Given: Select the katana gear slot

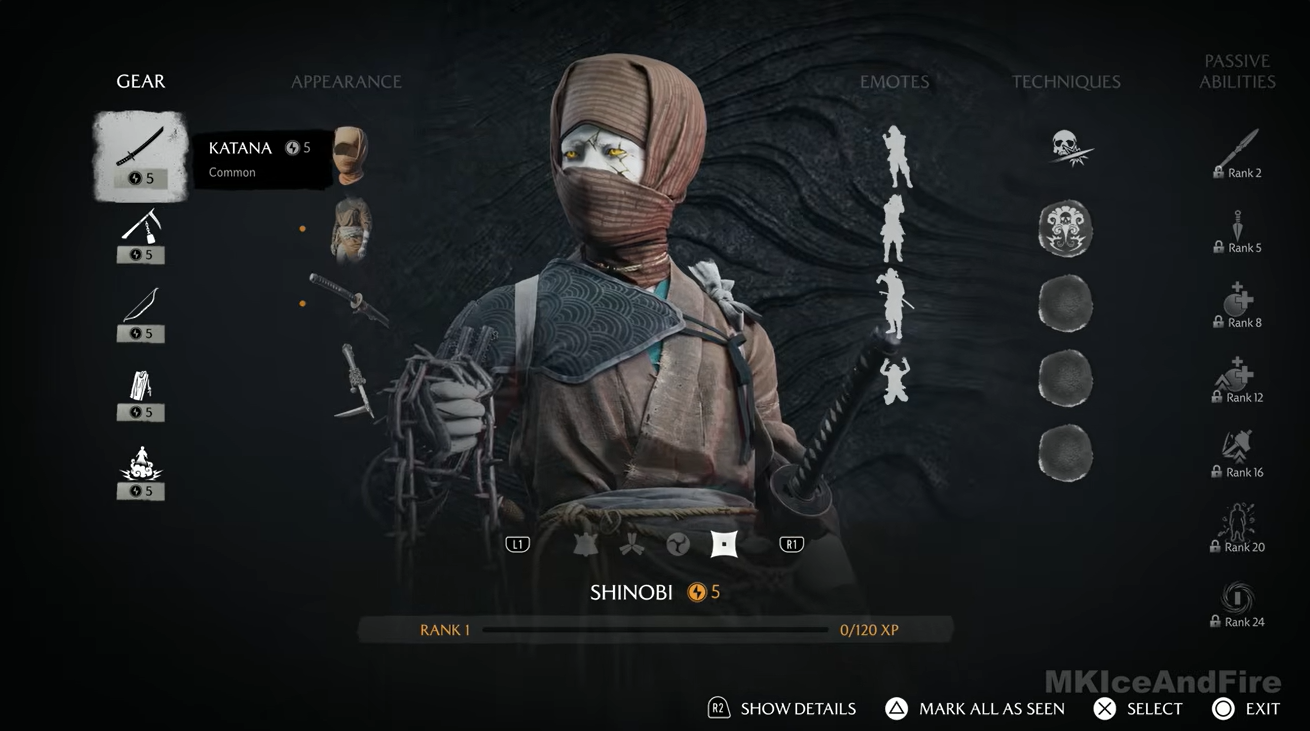Looking at the screenshot, I should point(140,156).
